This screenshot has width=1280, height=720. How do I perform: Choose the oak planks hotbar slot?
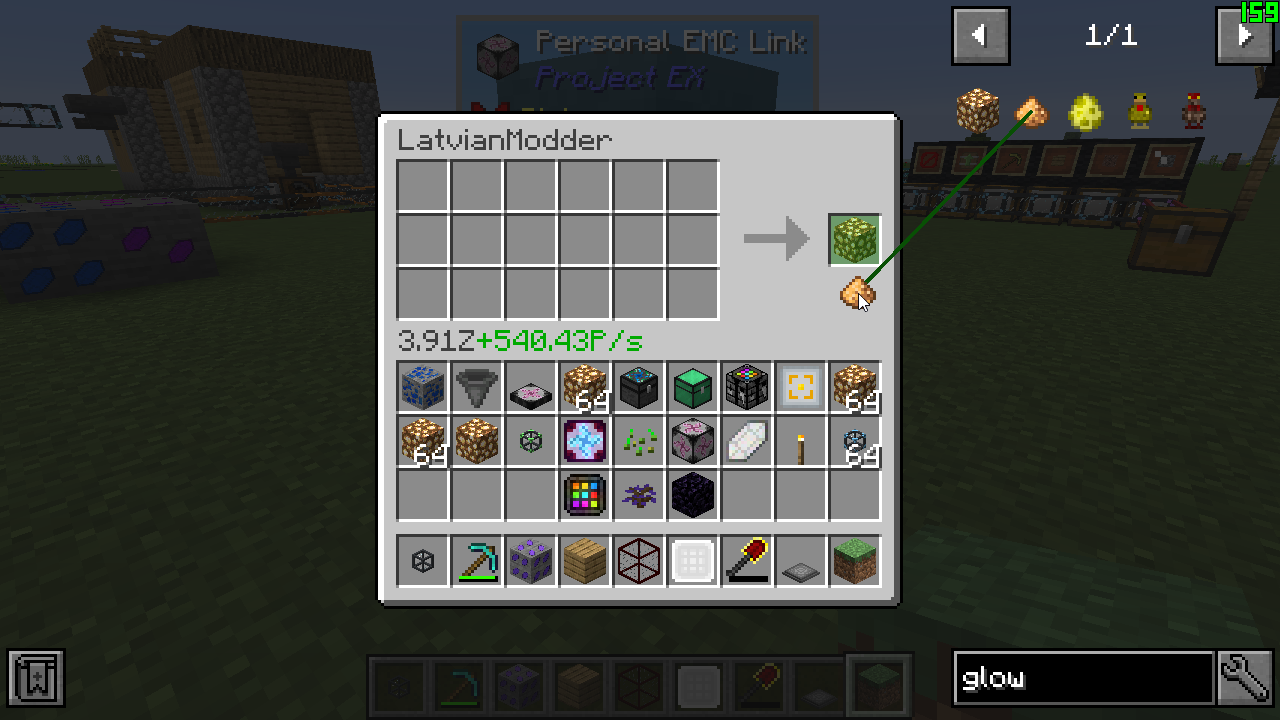[585, 562]
